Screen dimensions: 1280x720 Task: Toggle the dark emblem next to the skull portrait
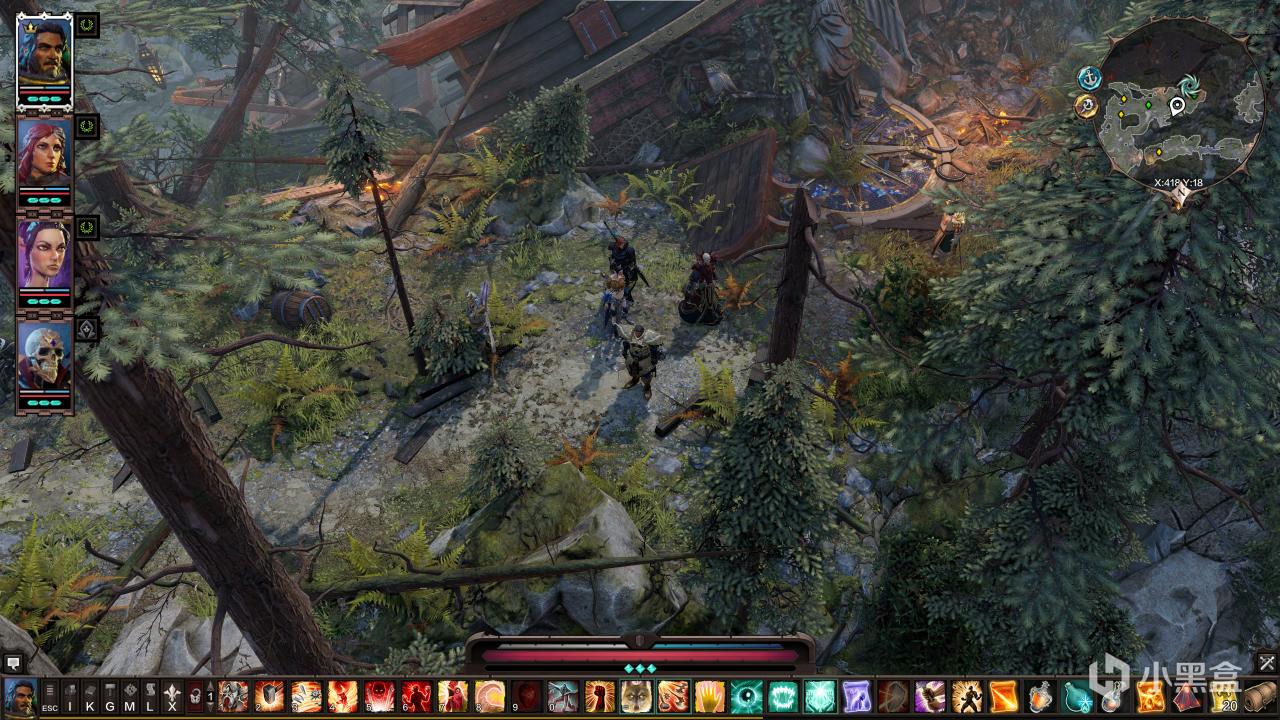86,328
